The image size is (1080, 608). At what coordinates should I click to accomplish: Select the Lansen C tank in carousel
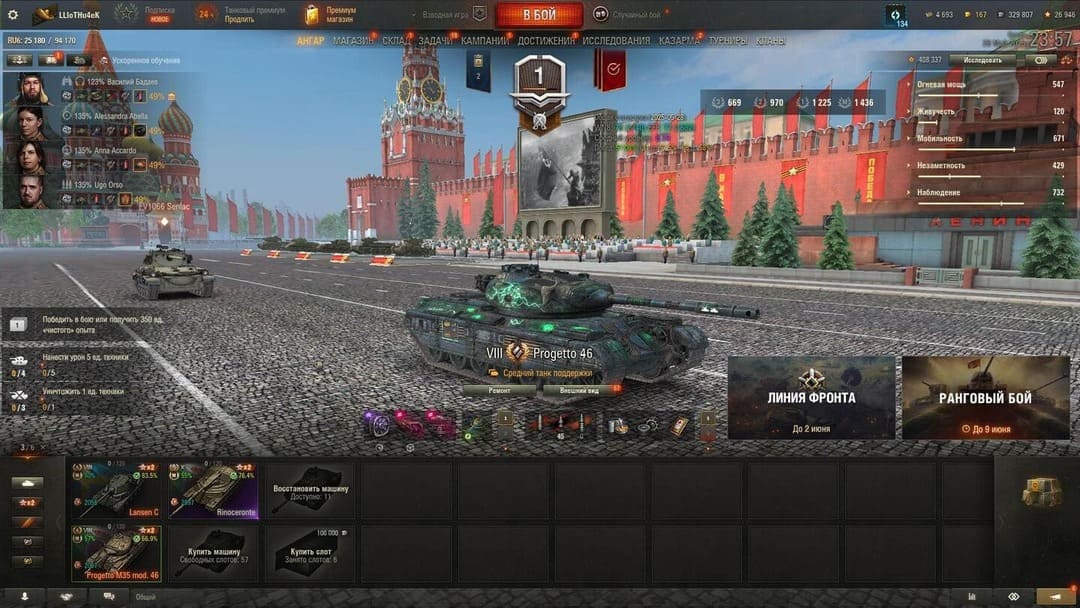[116, 490]
